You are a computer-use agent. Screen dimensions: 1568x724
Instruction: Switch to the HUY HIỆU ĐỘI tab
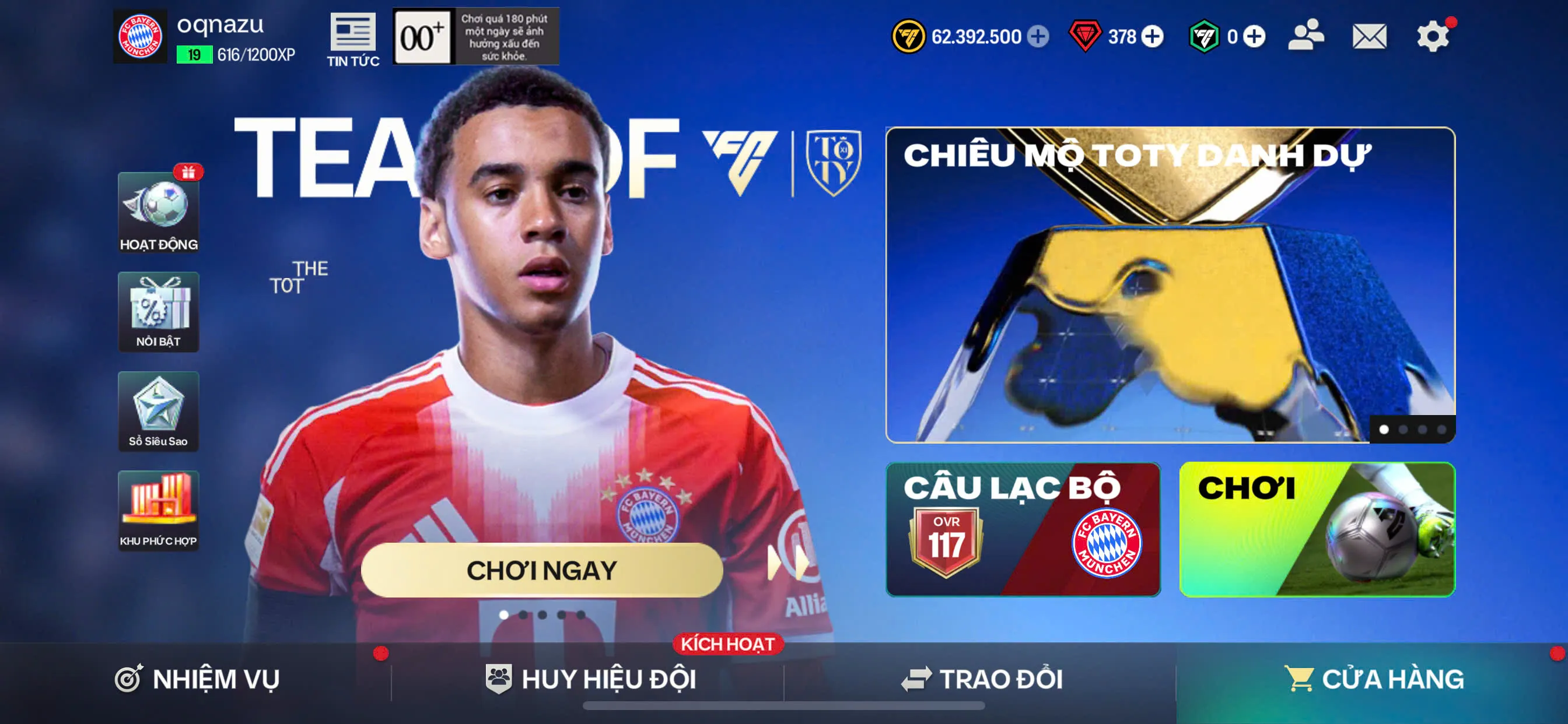(590, 679)
